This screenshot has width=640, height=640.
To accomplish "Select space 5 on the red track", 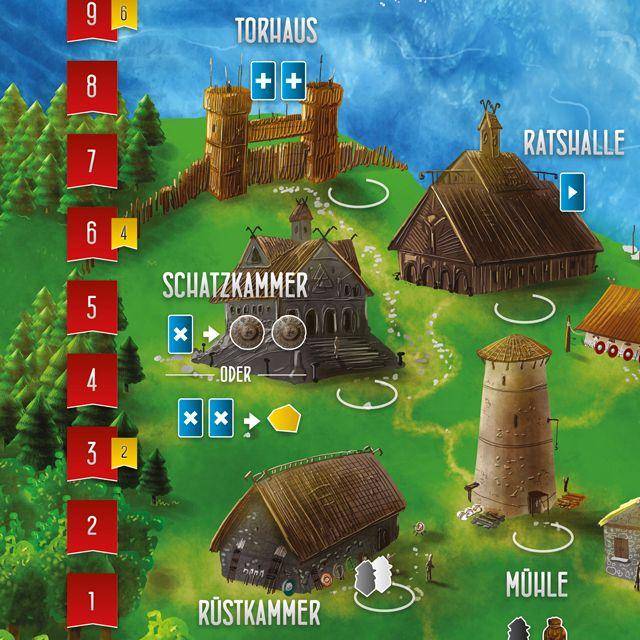I will pyautogui.click(x=92, y=307).
